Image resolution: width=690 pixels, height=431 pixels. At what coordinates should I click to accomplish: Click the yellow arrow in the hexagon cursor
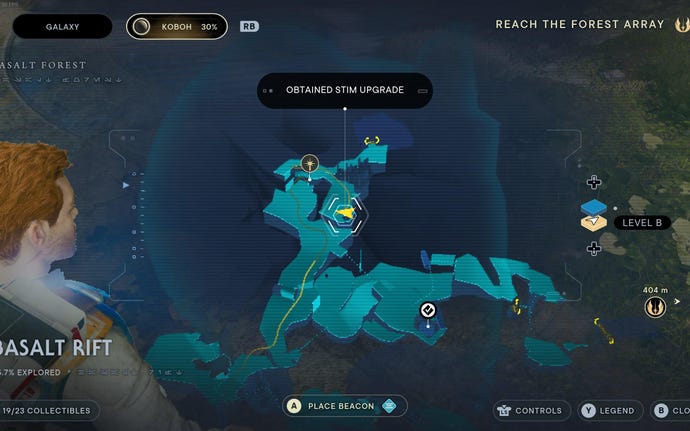pos(344,213)
